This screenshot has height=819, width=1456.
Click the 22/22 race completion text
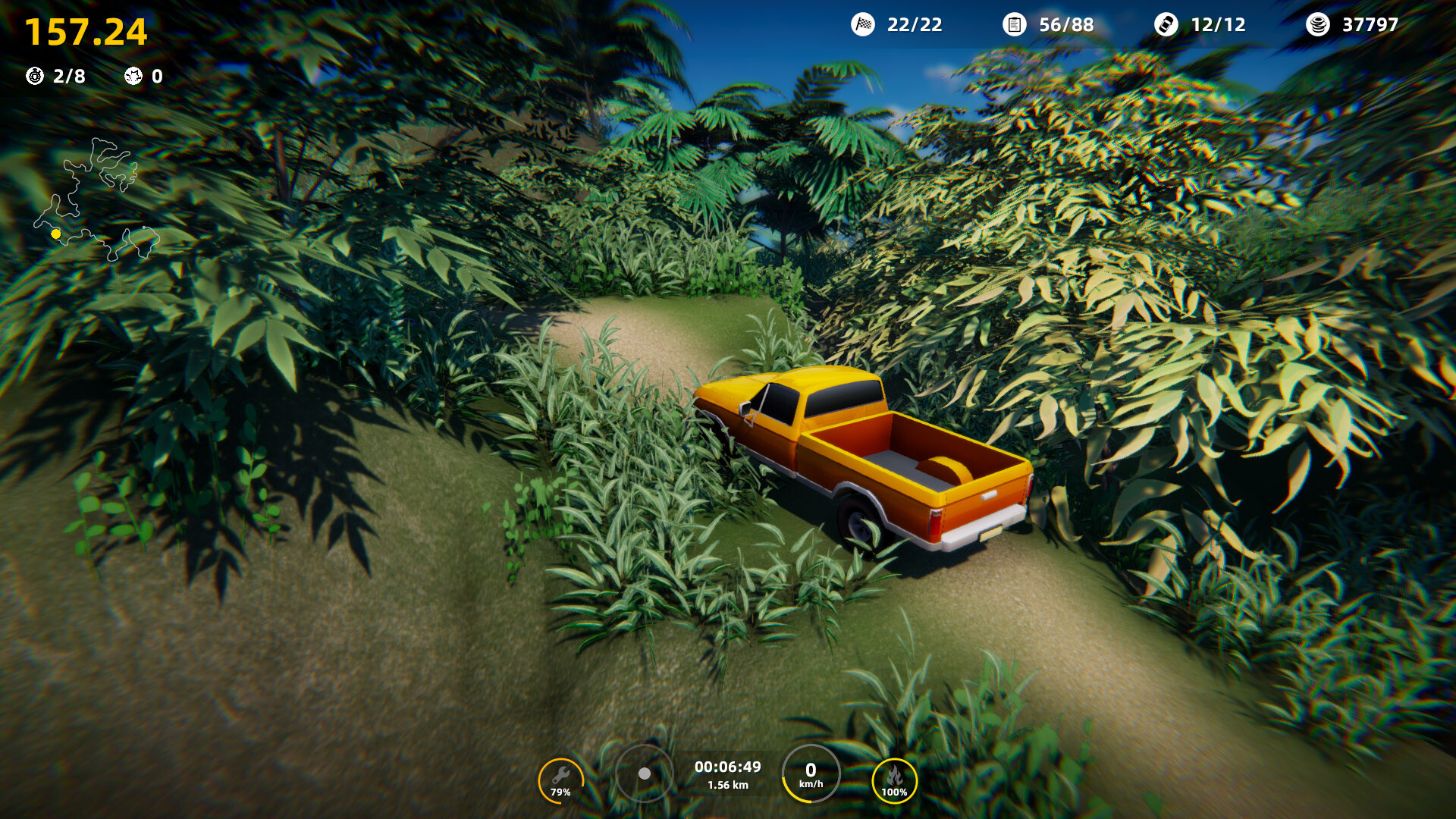(915, 24)
